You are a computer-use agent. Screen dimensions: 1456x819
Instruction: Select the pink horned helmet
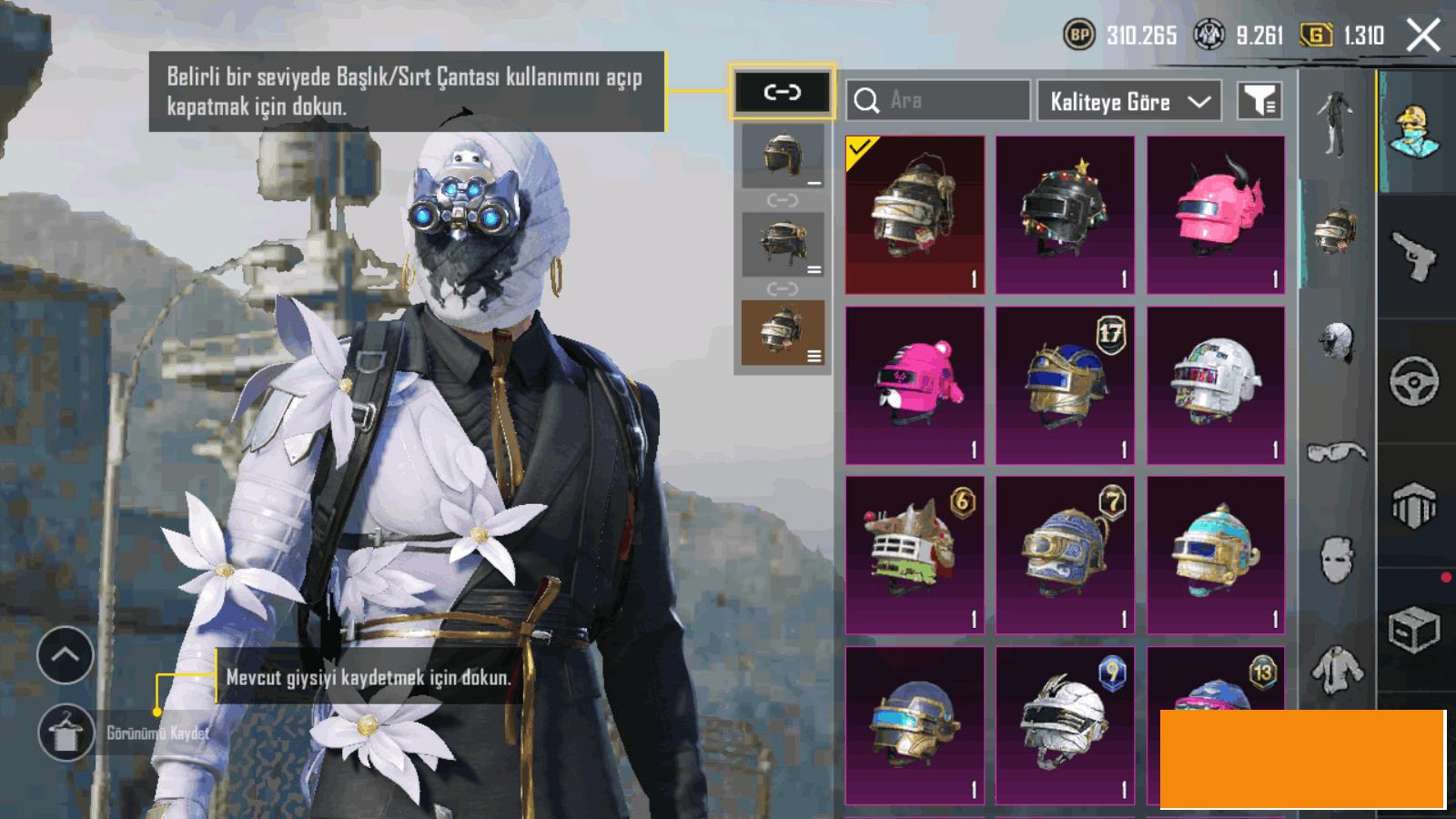(x=1216, y=215)
